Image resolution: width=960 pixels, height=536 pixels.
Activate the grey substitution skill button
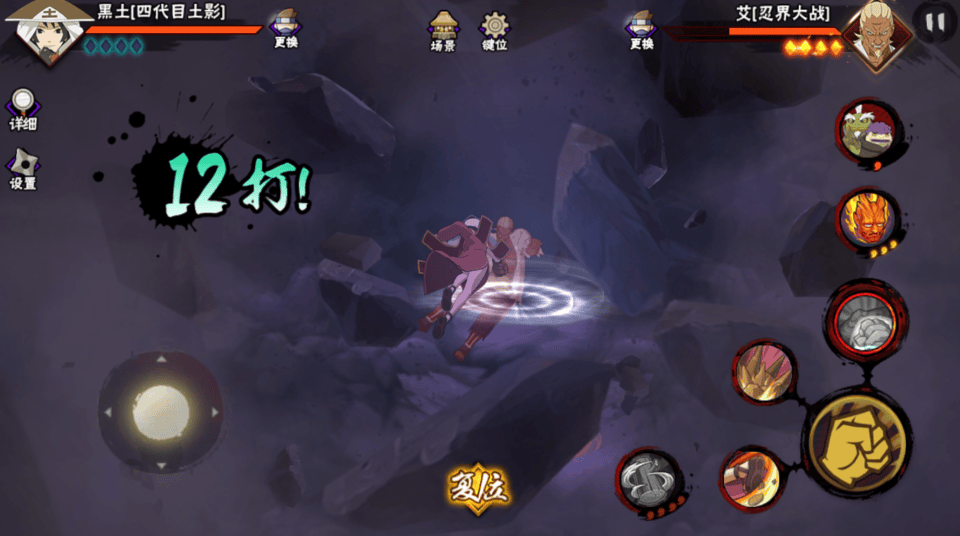tap(648, 481)
